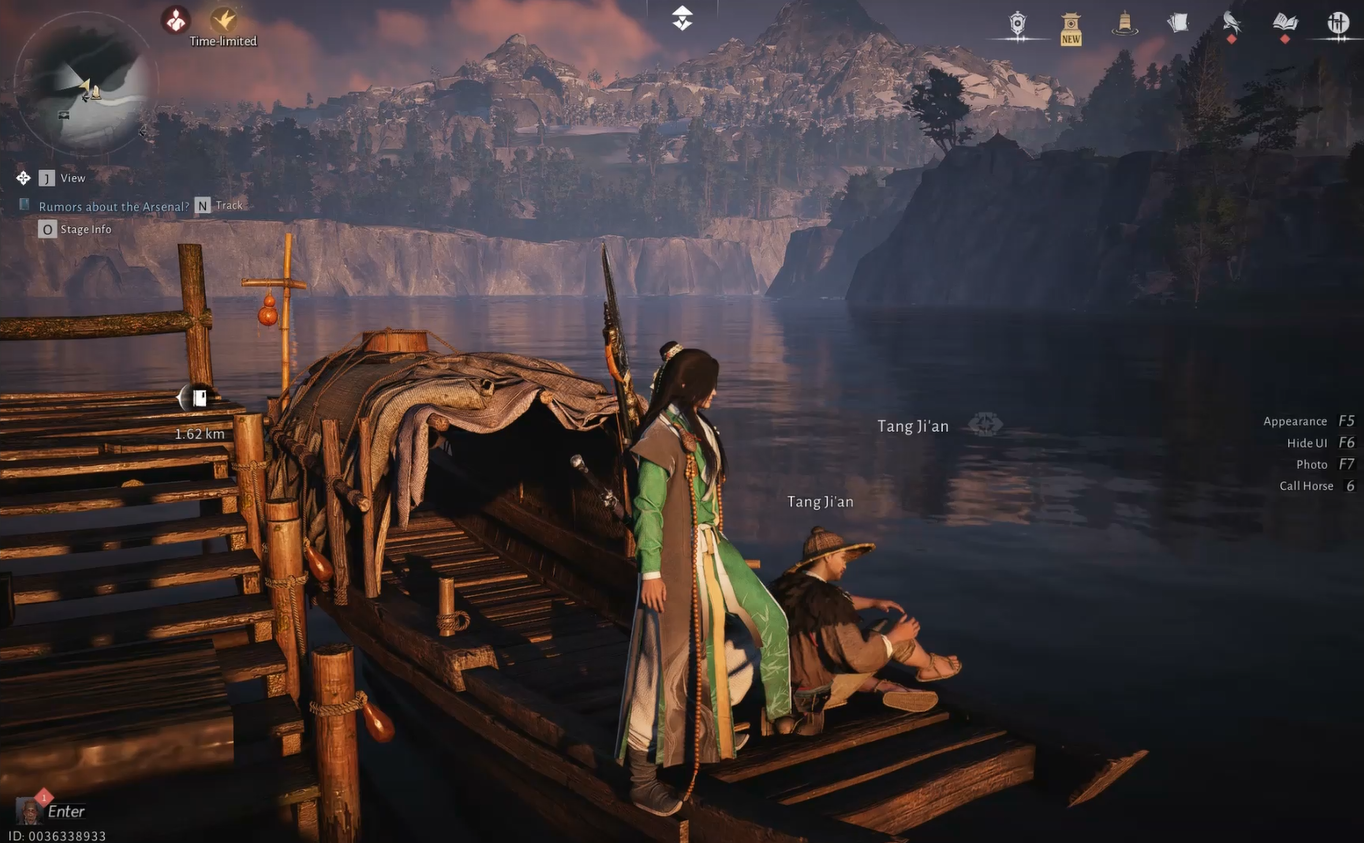1364x843 pixels.
Task: Select the floating lantern icon
Action: [x=1123, y=22]
